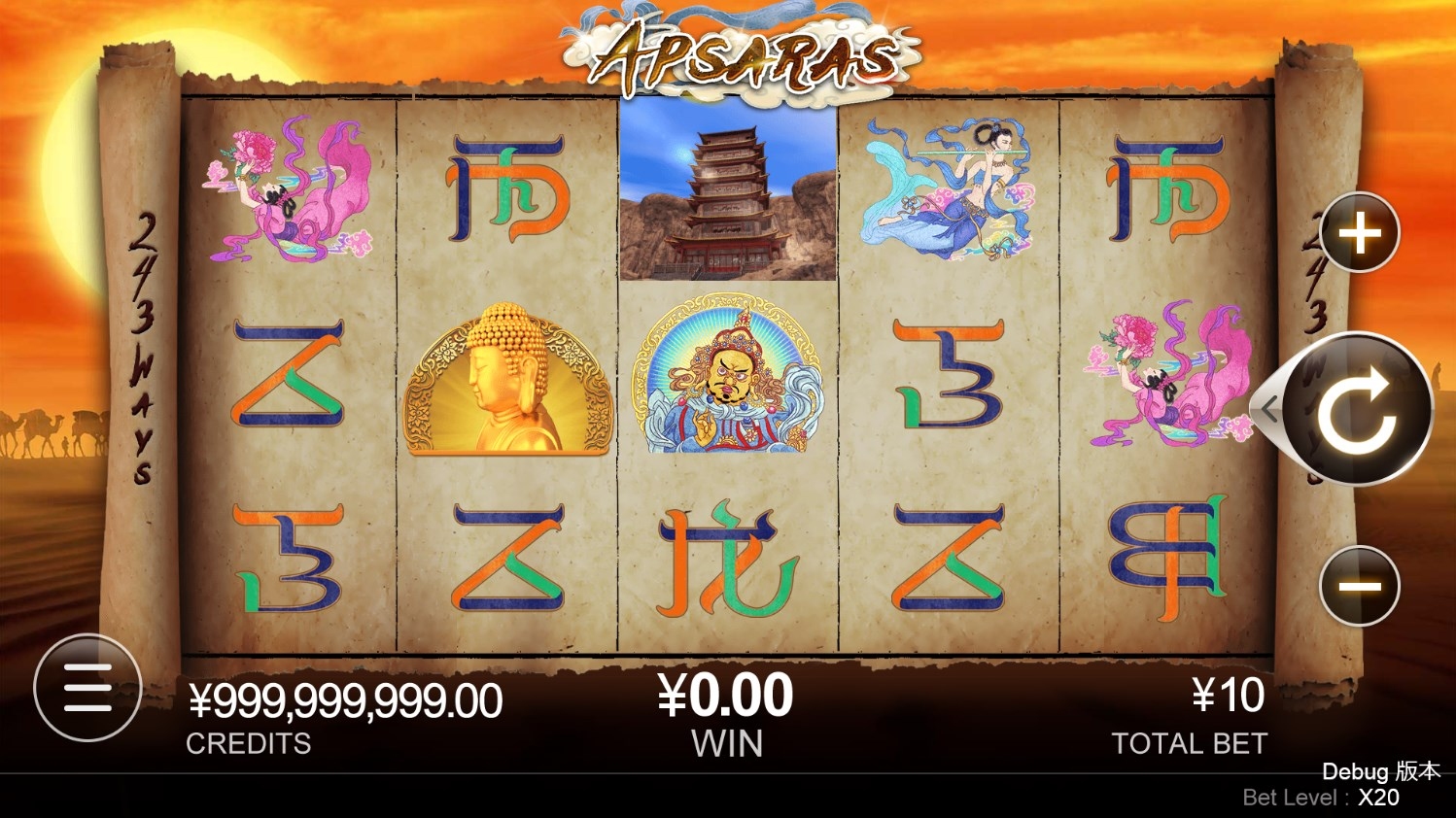Expand the small arrow beside the spin button
This screenshot has width=1456, height=818.
pyautogui.click(x=1267, y=409)
